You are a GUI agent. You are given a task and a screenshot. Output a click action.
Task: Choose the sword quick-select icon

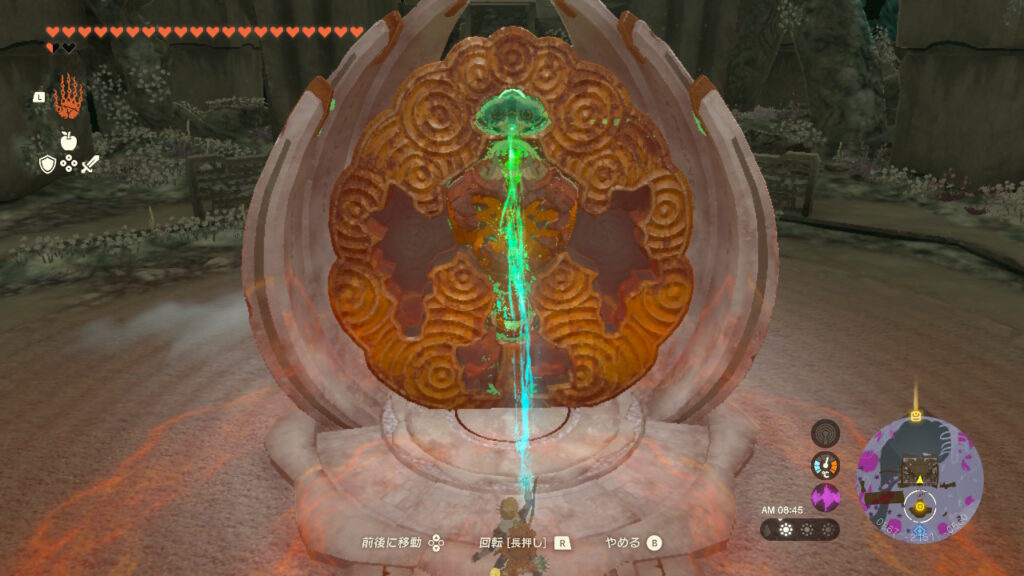coord(90,164)
